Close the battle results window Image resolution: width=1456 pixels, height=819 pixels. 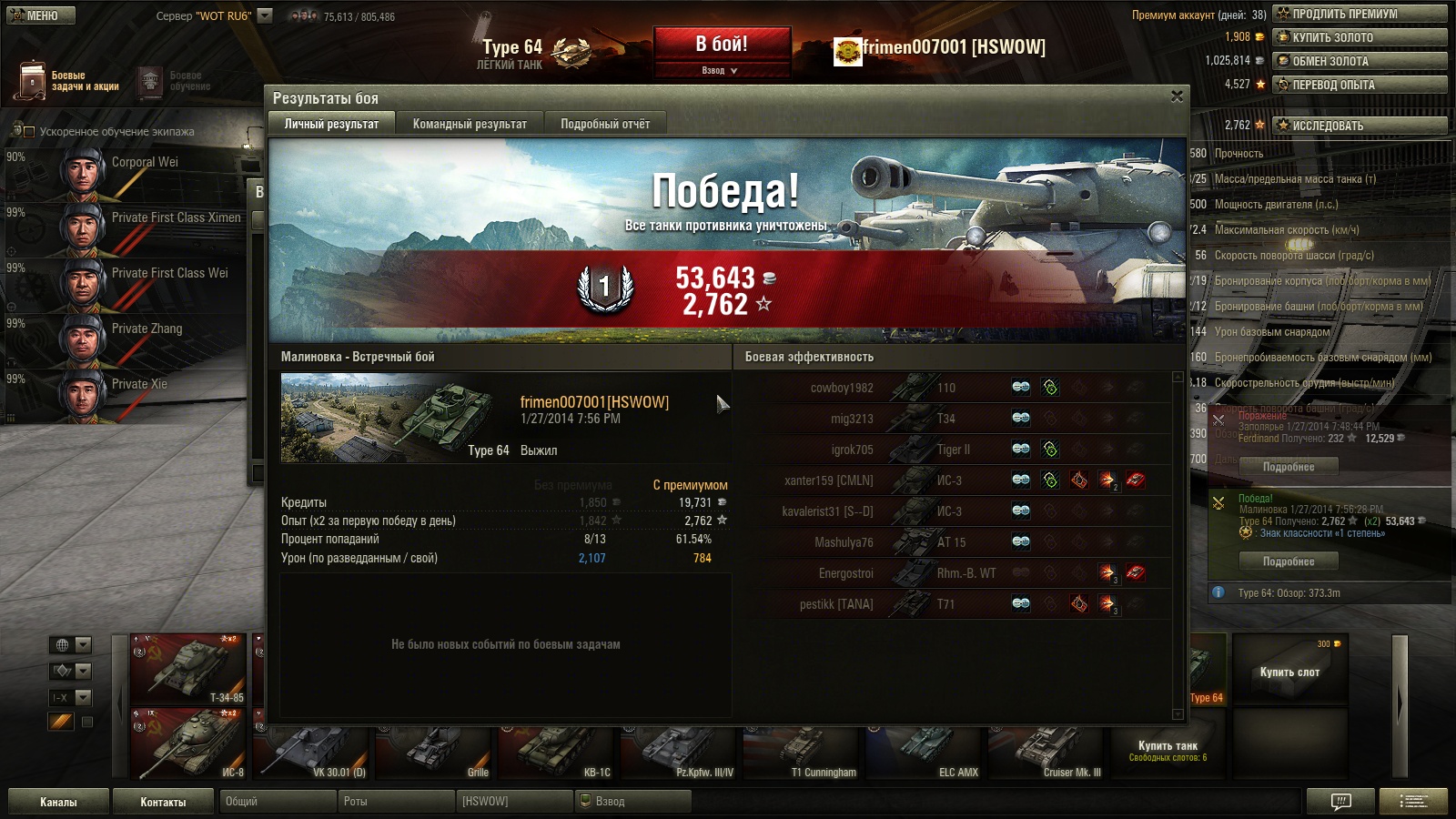tap(1177, 96)
